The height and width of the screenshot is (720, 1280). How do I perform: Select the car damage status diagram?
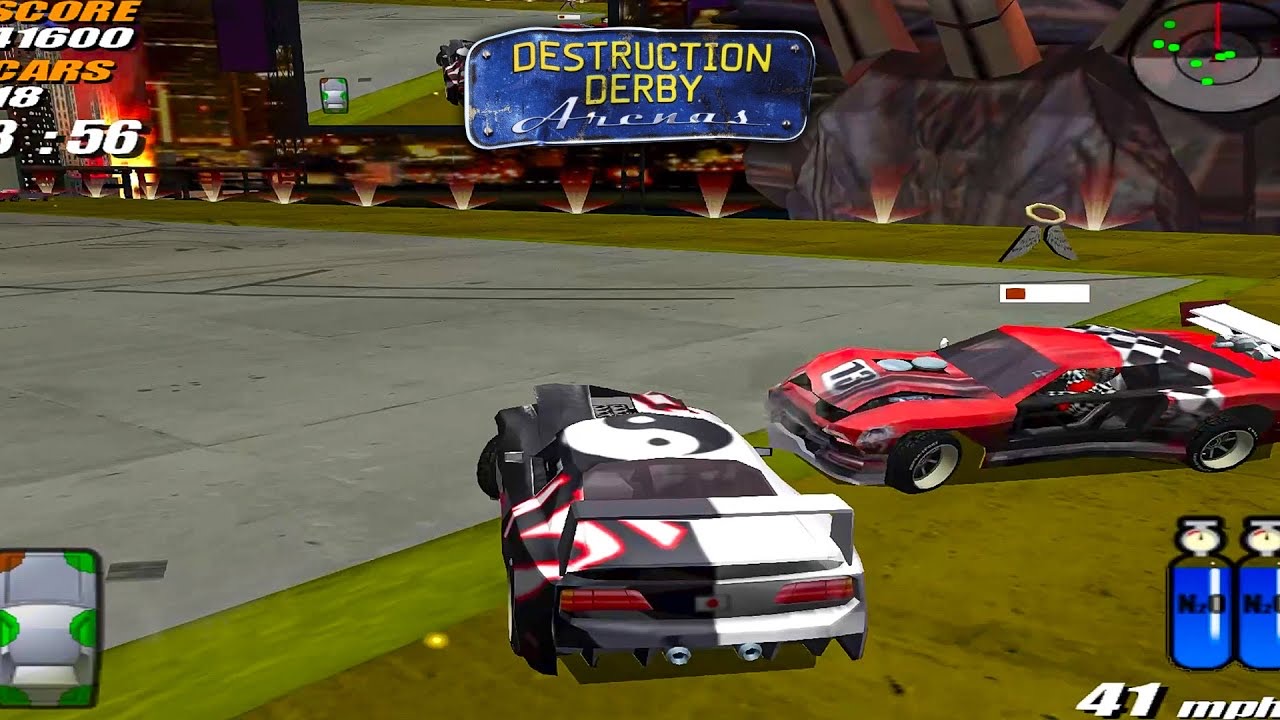pos(47,626)
